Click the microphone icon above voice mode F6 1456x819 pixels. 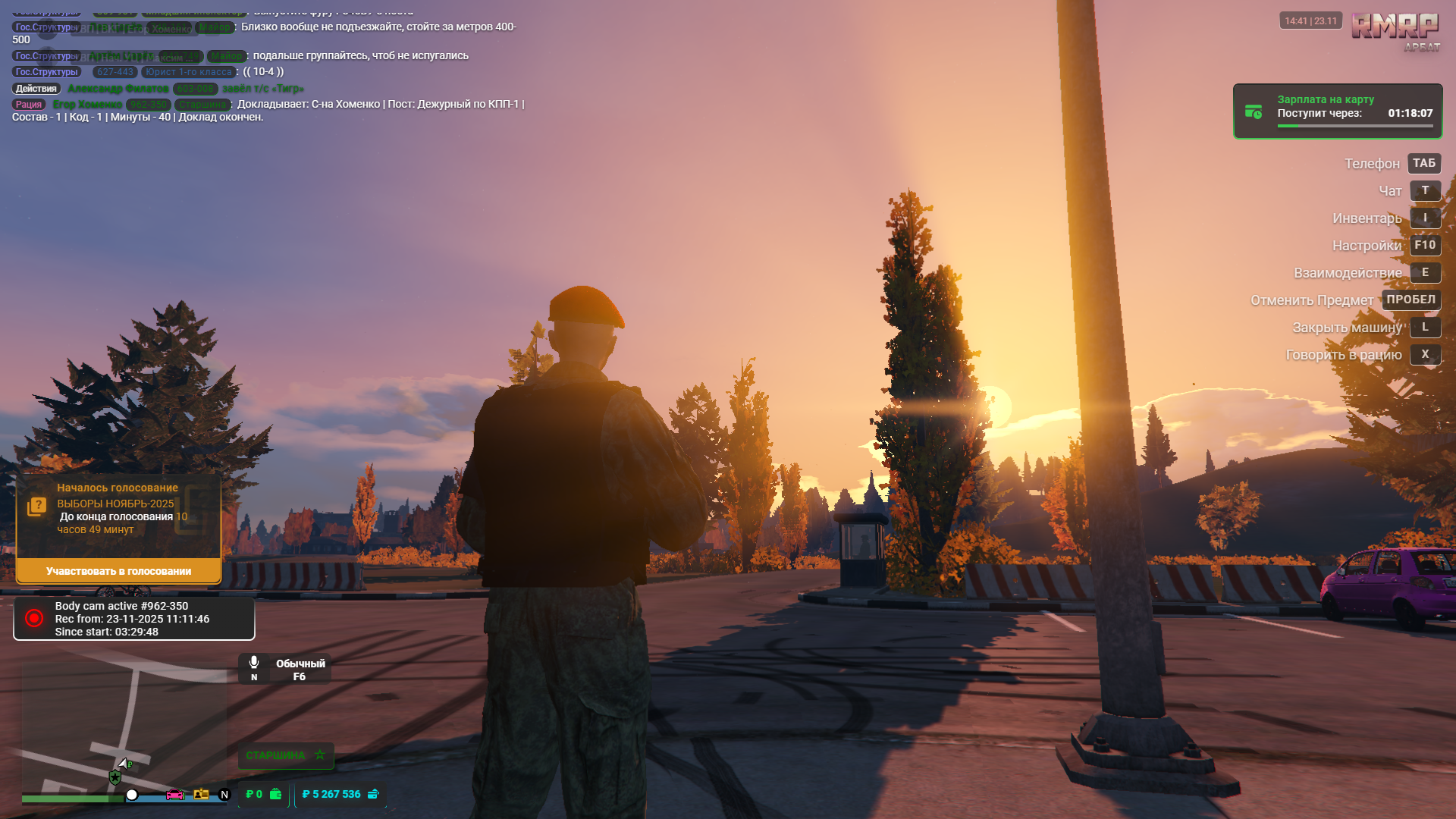(x=253, y=662)
